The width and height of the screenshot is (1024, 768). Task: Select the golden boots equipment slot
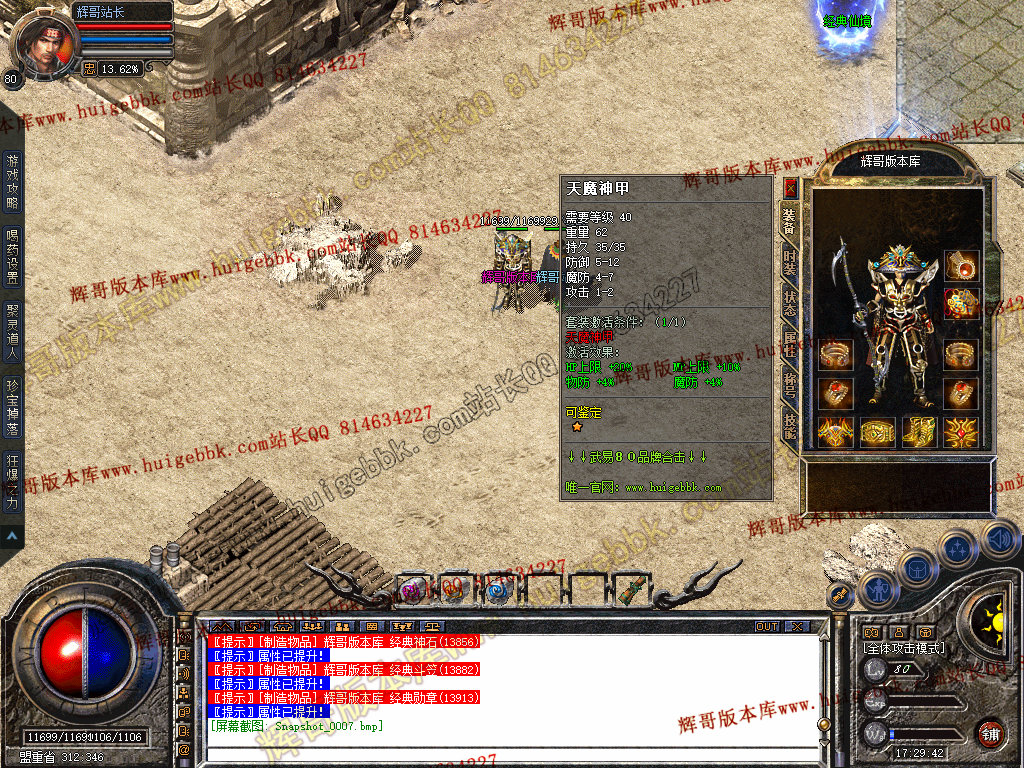coord(919,432)
